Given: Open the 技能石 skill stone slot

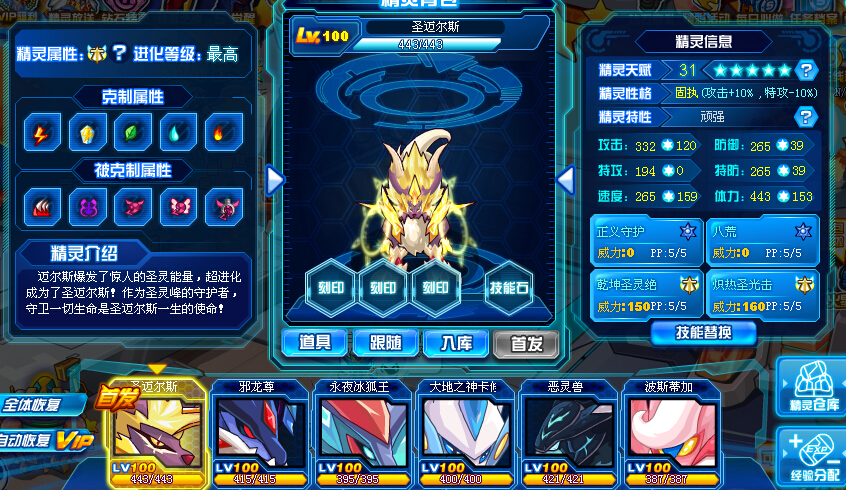Looking at the screenshot, I should point(509,287).
